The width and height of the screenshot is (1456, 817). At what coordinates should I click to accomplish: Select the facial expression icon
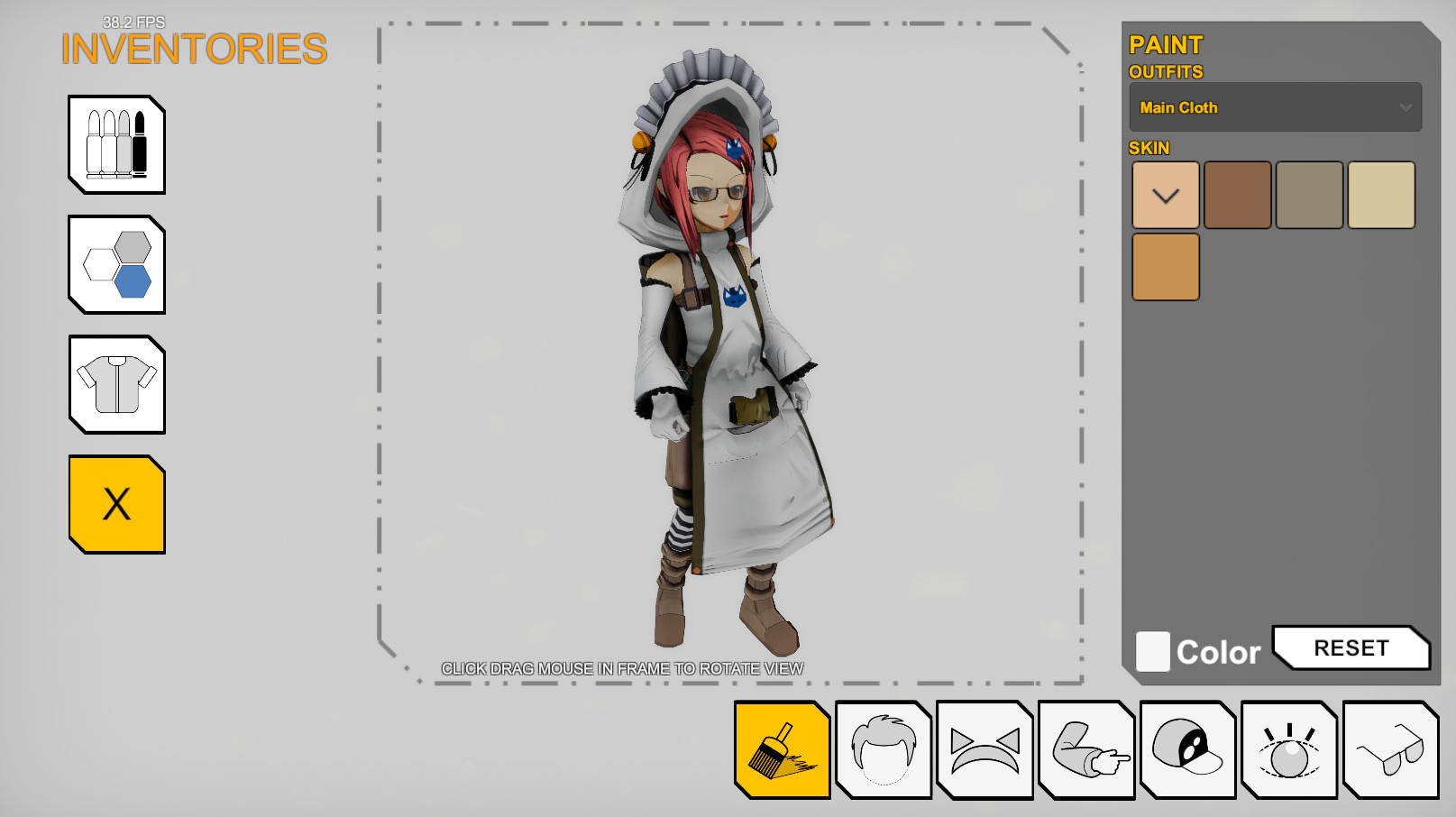tap(984, 749)
